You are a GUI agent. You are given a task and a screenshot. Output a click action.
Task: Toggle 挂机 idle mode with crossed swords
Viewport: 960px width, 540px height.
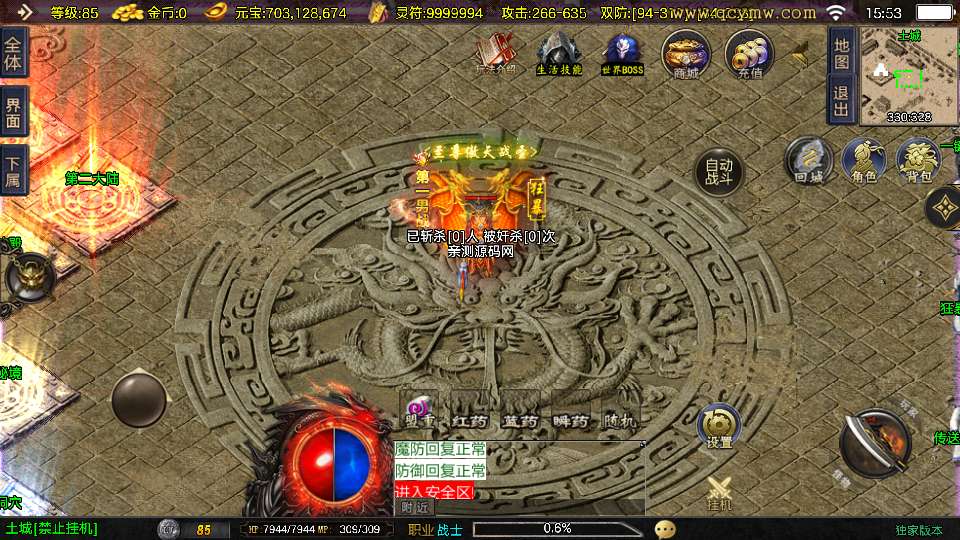coord(720,493)
